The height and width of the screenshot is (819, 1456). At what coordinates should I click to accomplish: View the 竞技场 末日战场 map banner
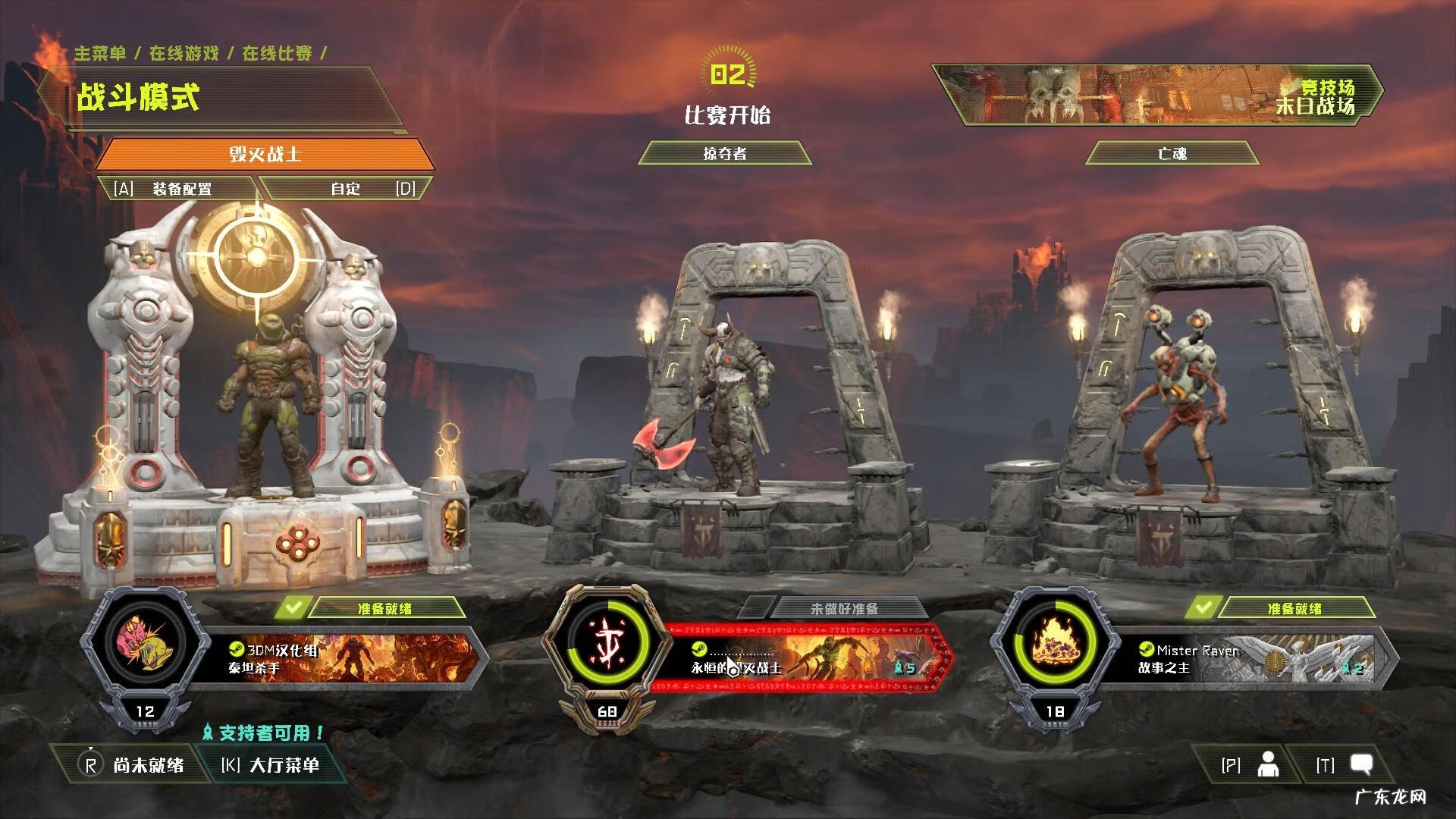pyautogui.click(x=1156, y=95)
